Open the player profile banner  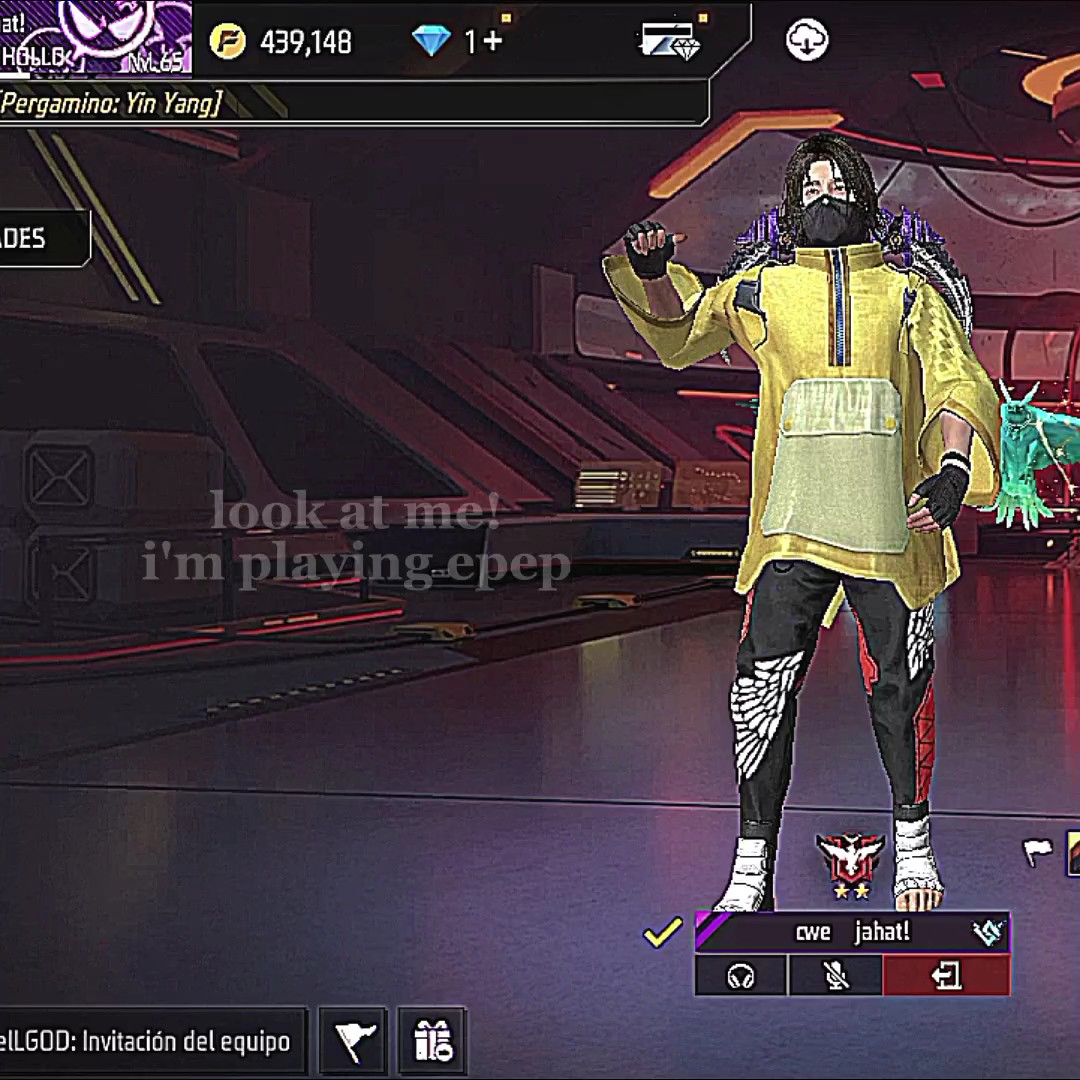pyautogui.click(x=95, y=38)
